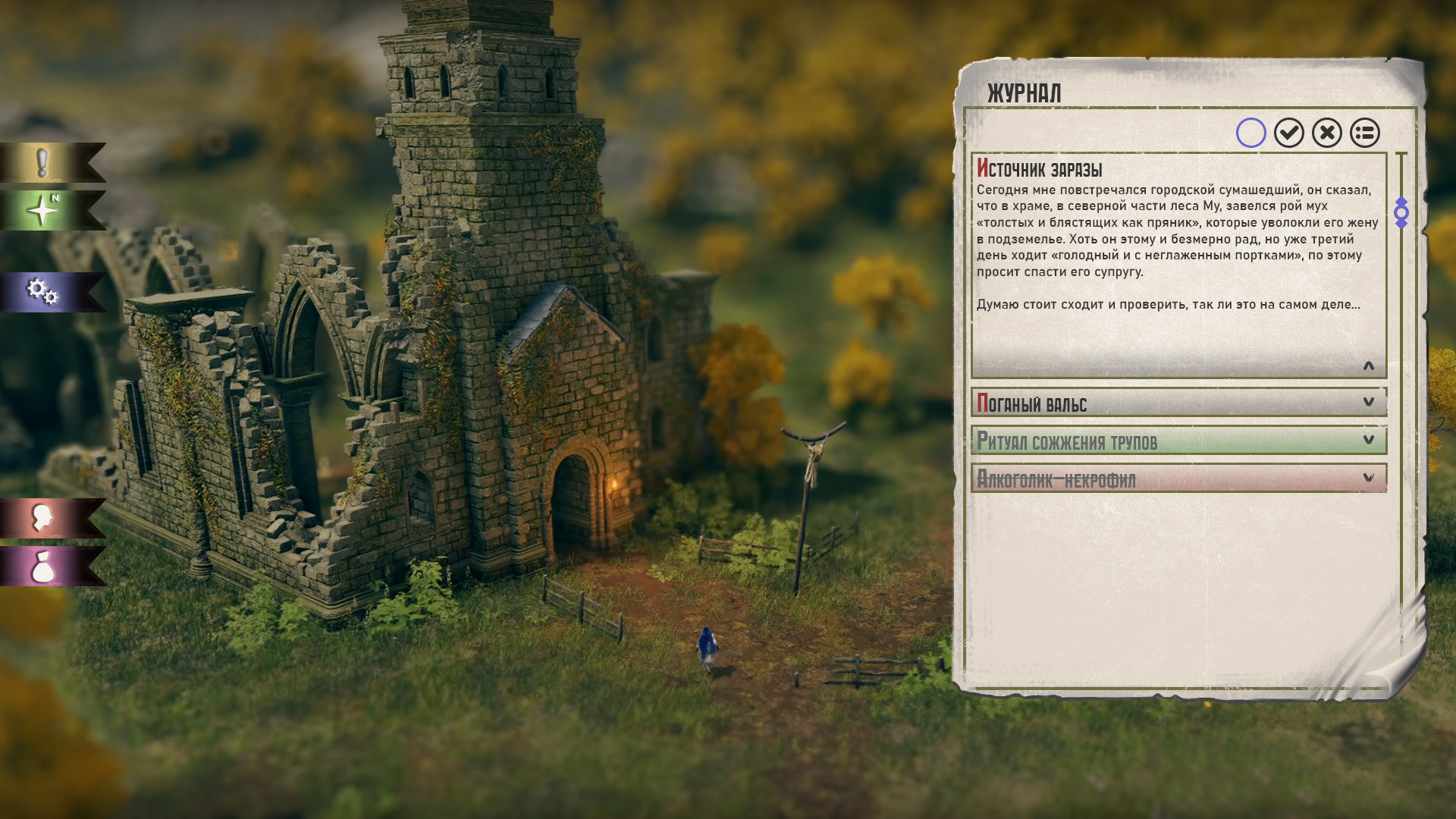The image size is (1456, 819).
Task: Show completed quests with the checkmark filter
Action: pos(1288,133)
